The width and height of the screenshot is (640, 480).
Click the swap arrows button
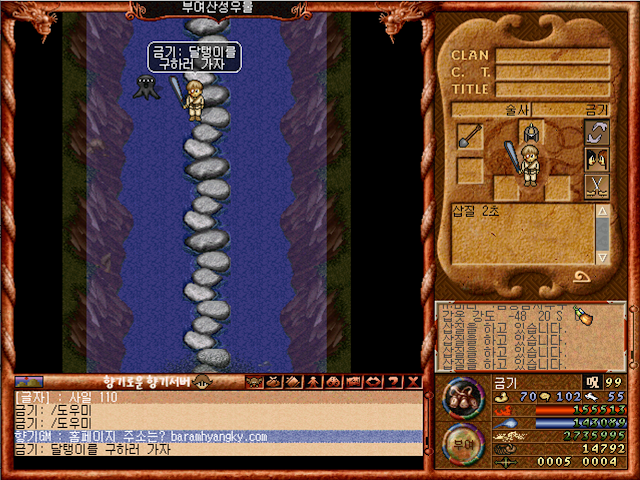(597, 132)
